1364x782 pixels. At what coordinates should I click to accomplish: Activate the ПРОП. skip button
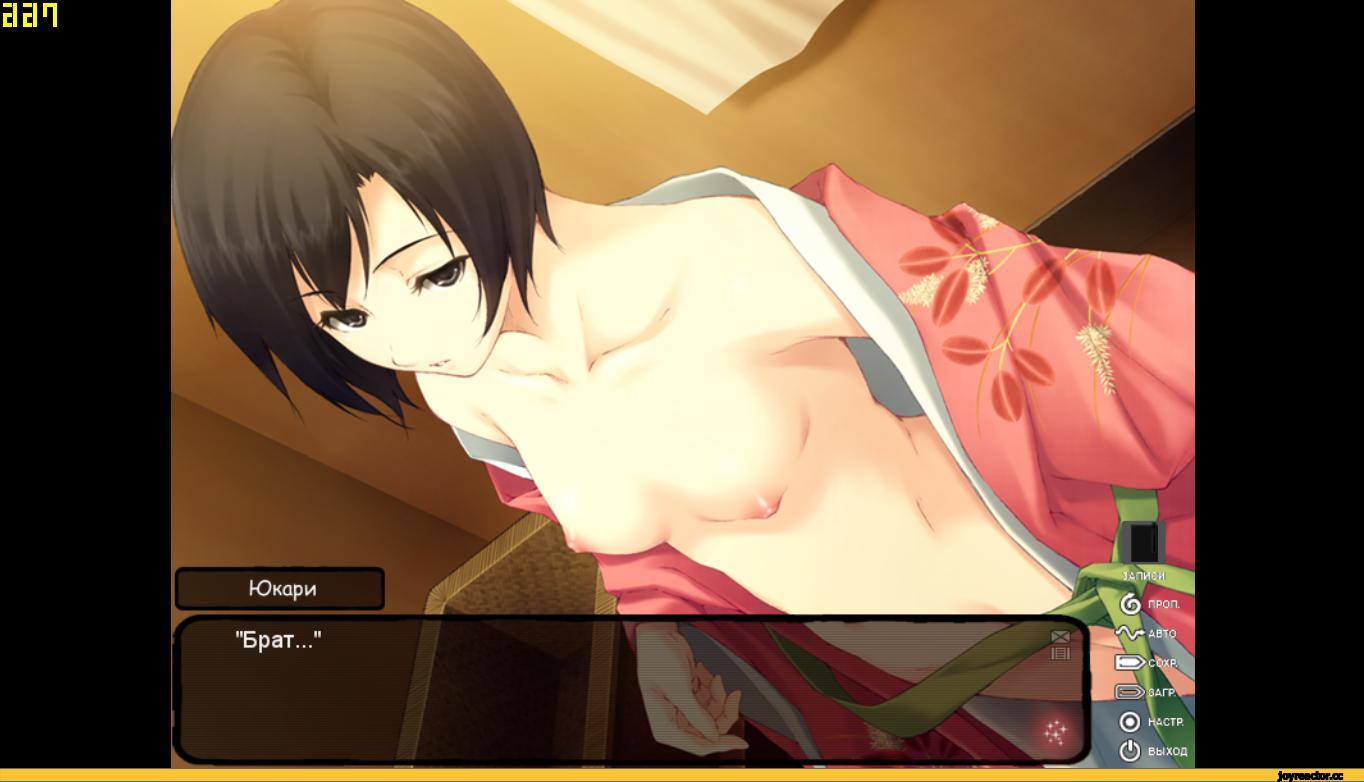click(1148, 604)
